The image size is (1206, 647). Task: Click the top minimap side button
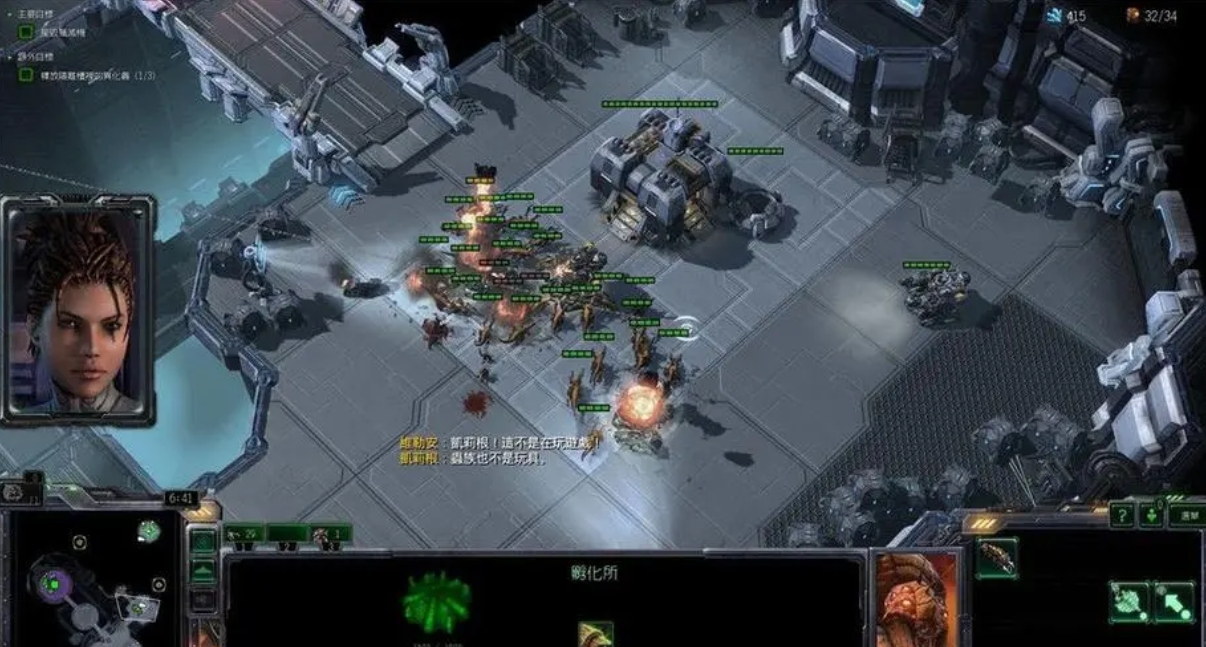click(203, 542)
